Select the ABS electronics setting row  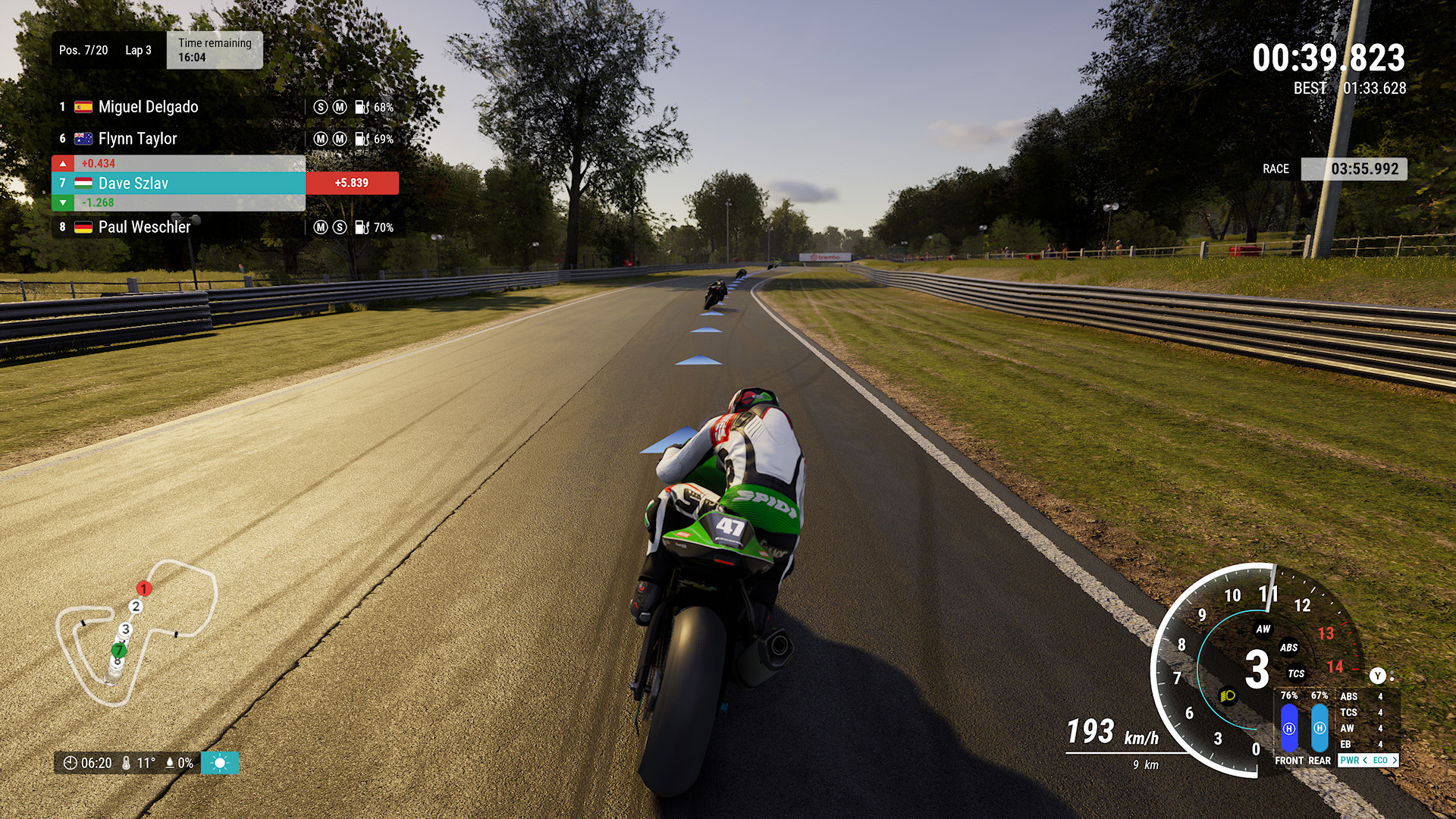click(x=1362, y=696)
